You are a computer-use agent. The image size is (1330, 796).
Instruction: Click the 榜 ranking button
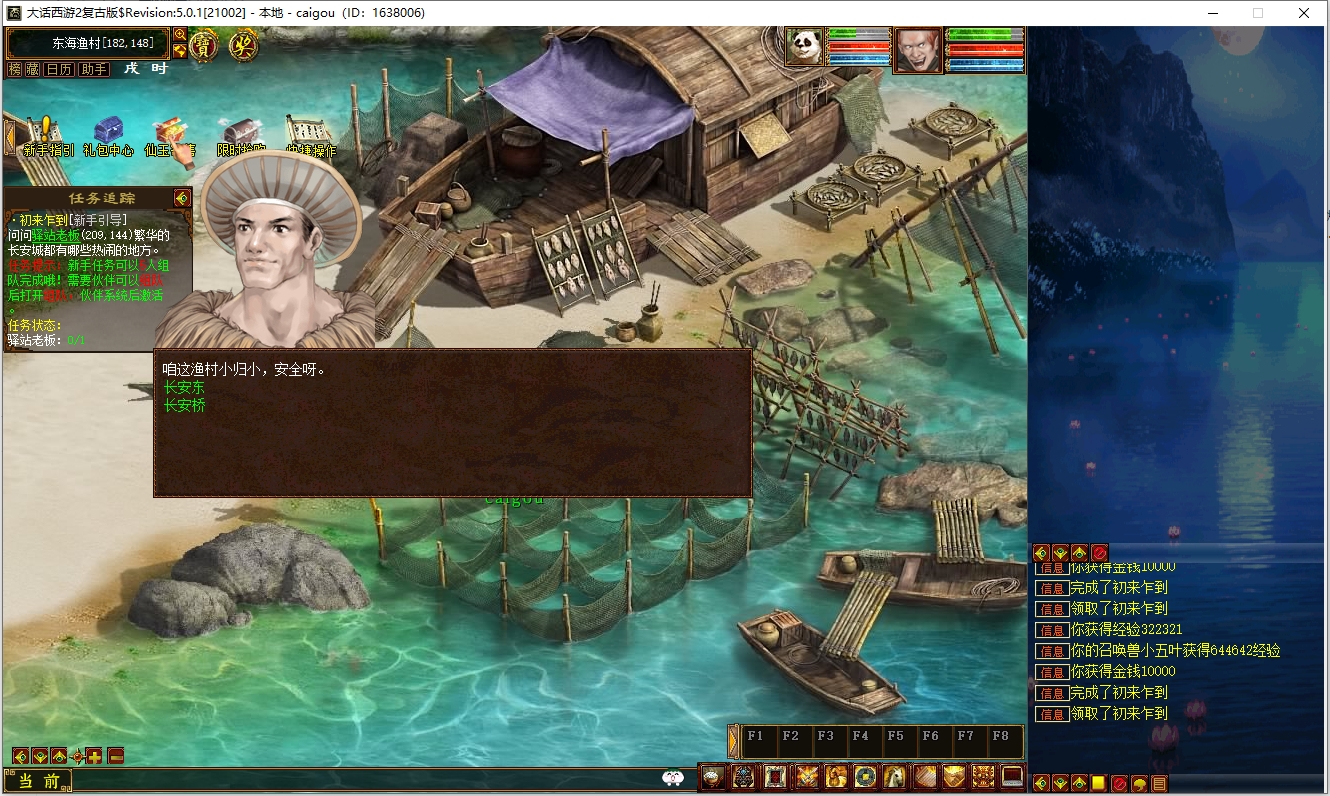pos(15,69)
